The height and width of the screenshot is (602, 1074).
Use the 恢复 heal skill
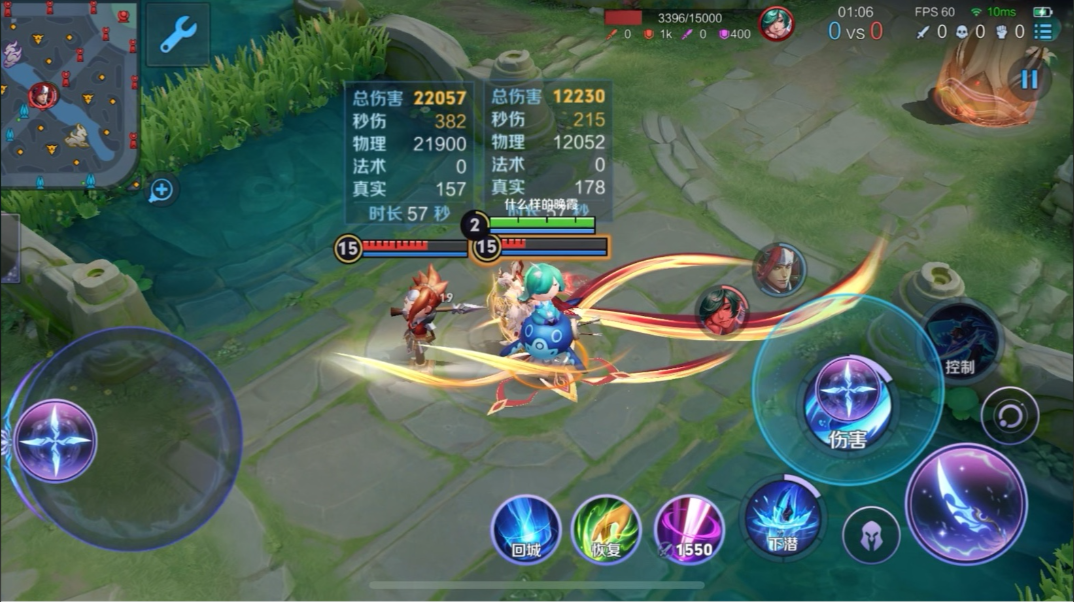click(605, 529)
